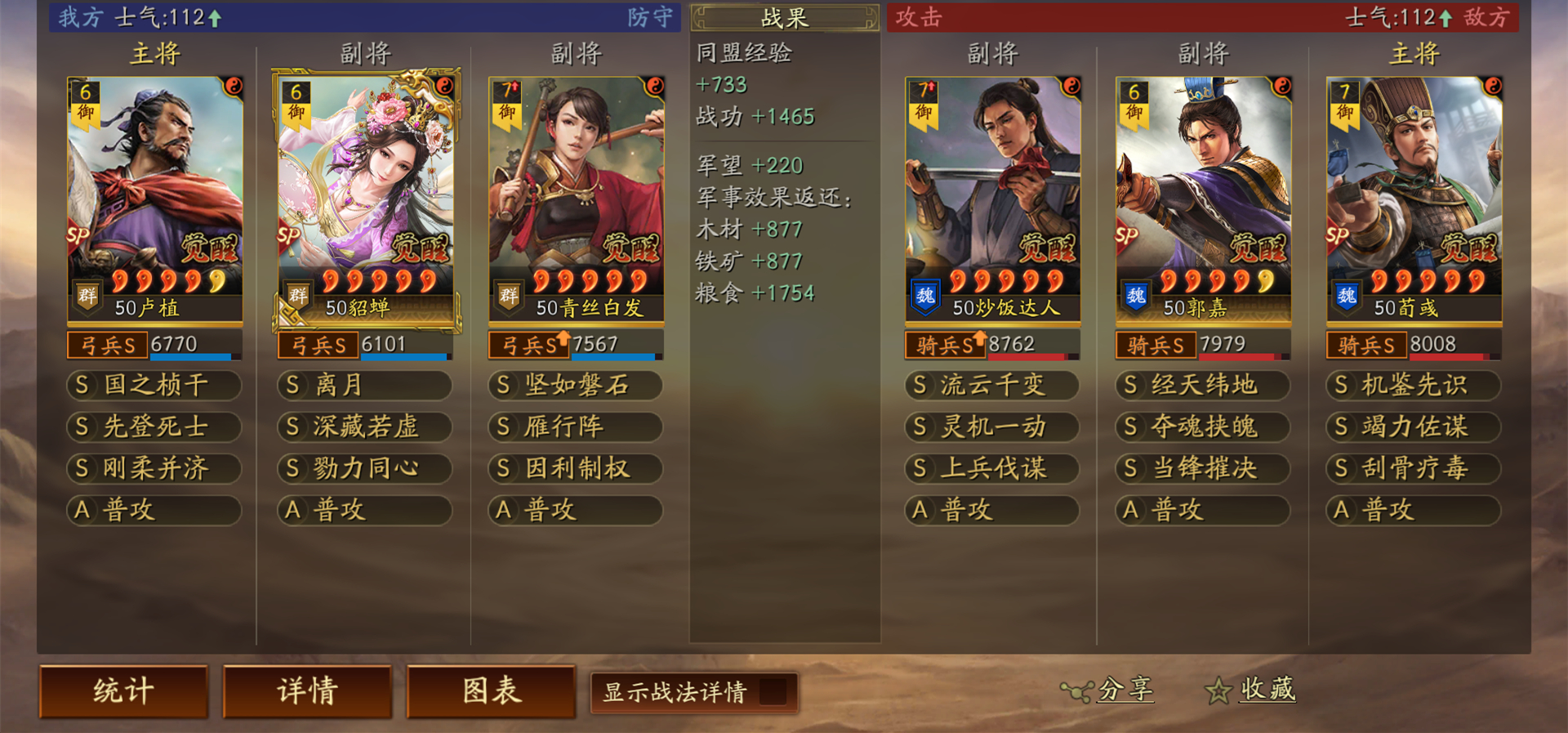Image resolution: width=1568 pixels, height=733 pixels.
Task: Click the blue power bar under 青丝白发
Action: (x=614, y=357)
